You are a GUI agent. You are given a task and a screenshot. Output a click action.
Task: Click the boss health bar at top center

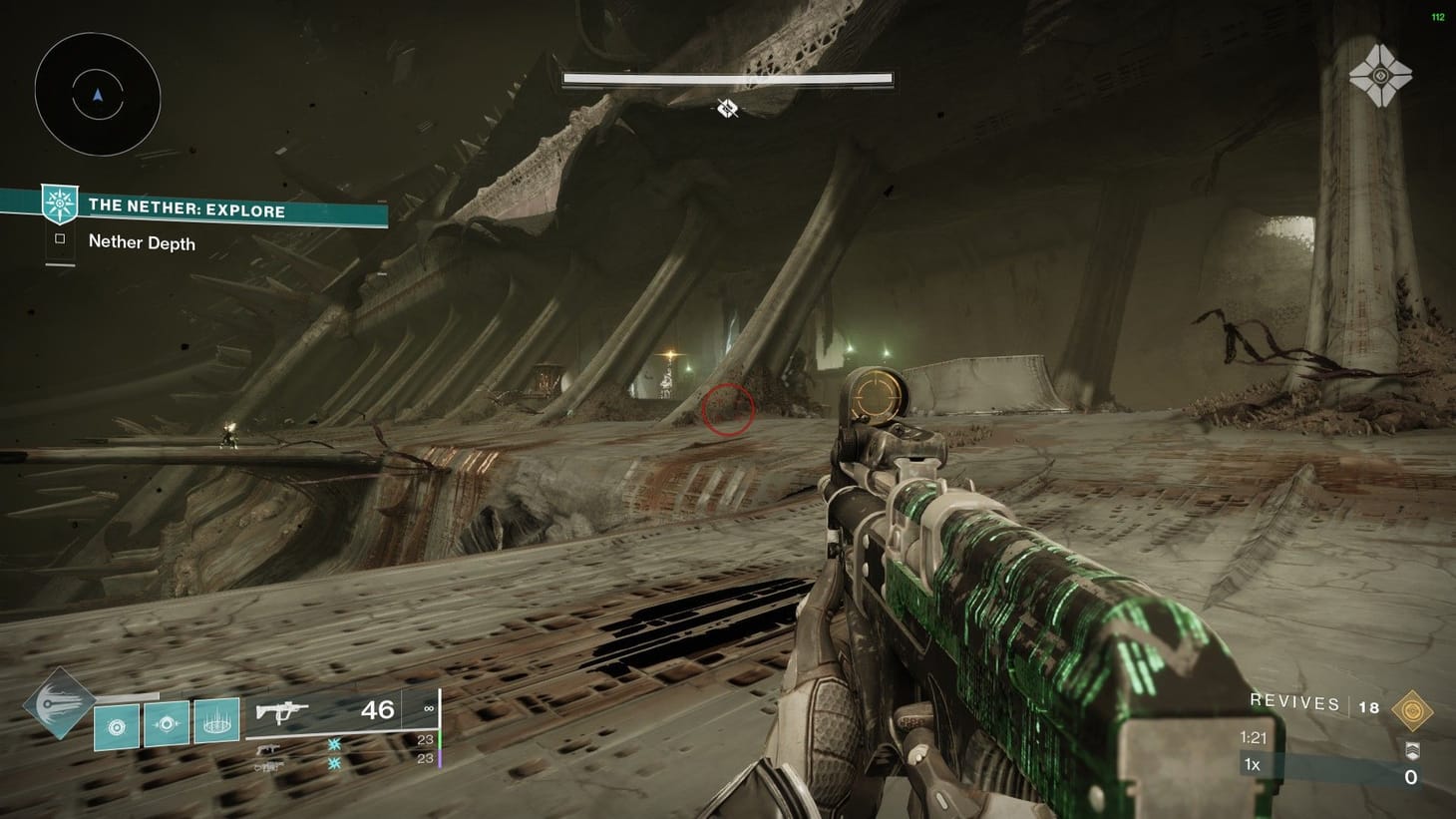[727, 76]
